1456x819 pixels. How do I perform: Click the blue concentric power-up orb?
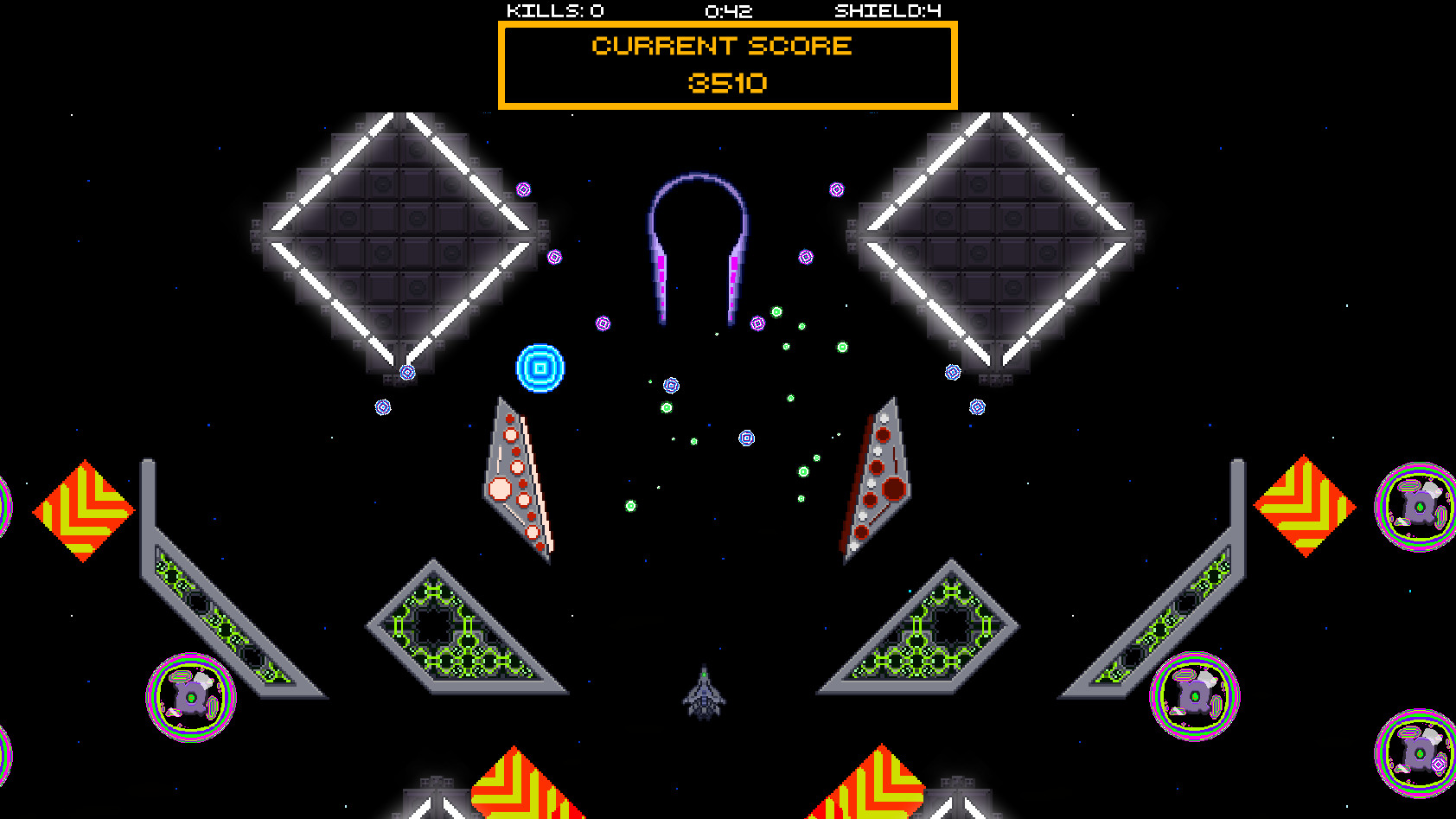pyautogui.click(x=540, y=367)
